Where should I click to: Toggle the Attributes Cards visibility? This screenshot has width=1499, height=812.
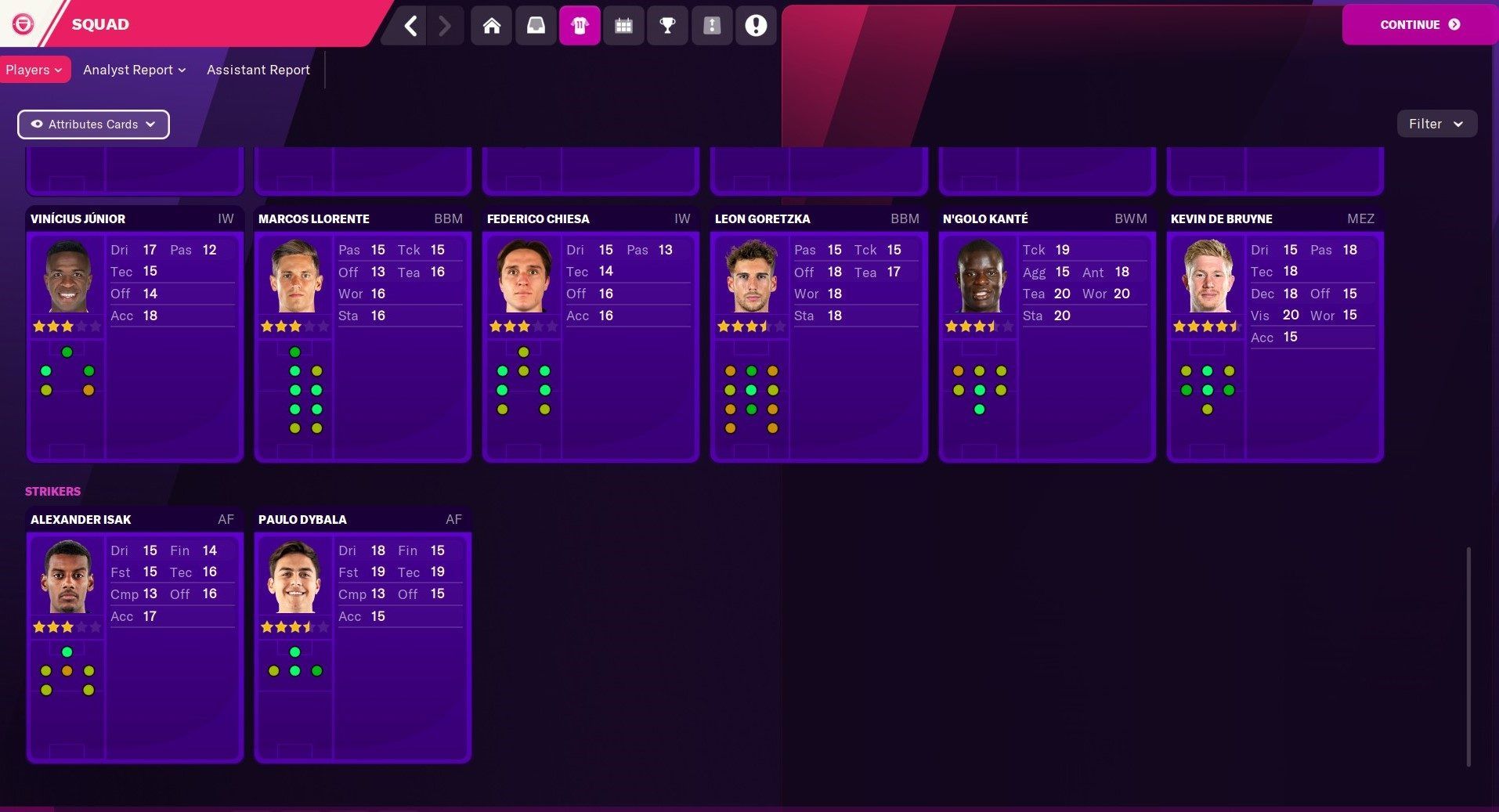pos(92,124)
